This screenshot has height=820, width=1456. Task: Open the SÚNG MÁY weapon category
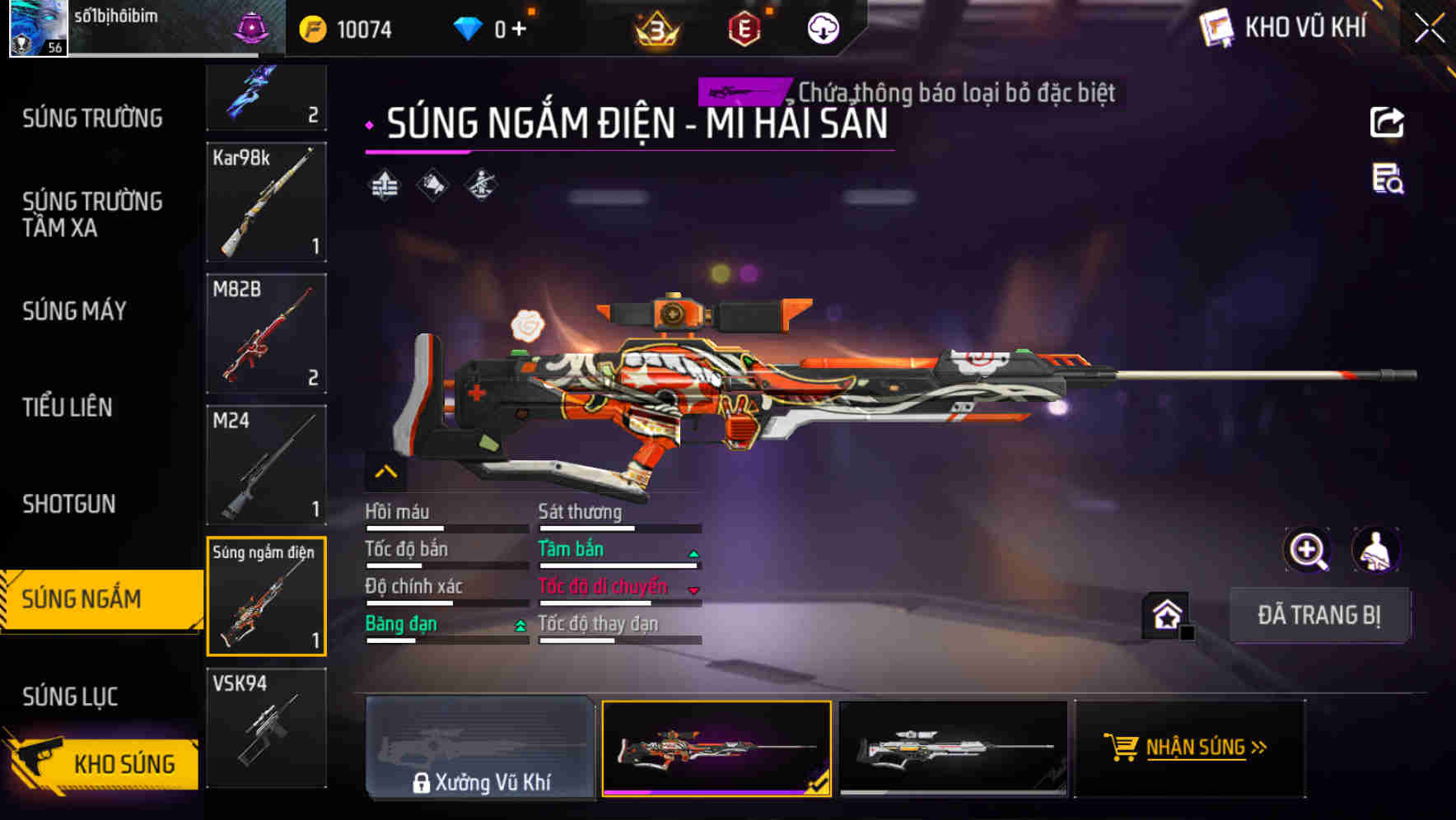[74, 311]
